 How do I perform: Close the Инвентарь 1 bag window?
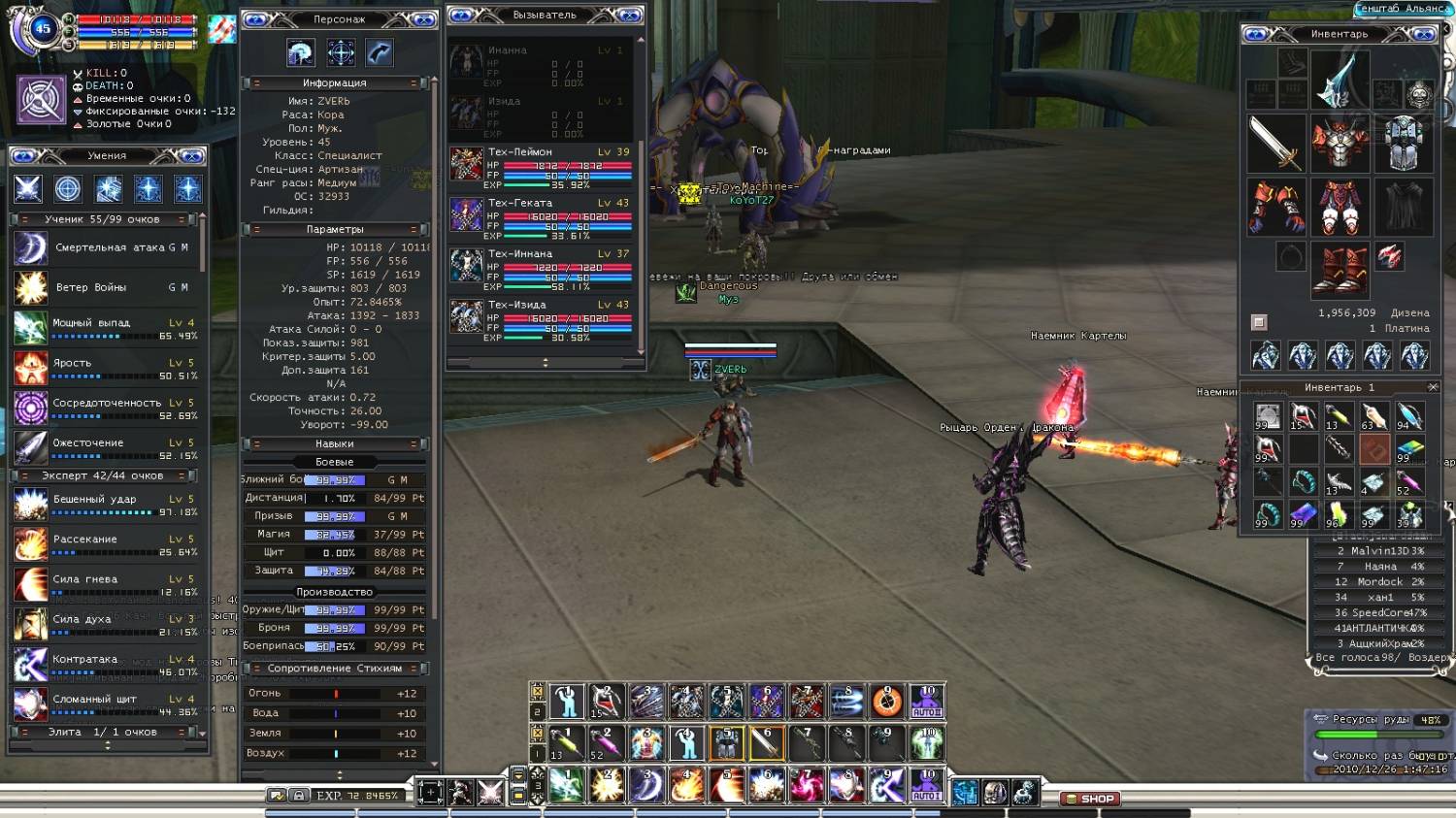(1433, 387)
